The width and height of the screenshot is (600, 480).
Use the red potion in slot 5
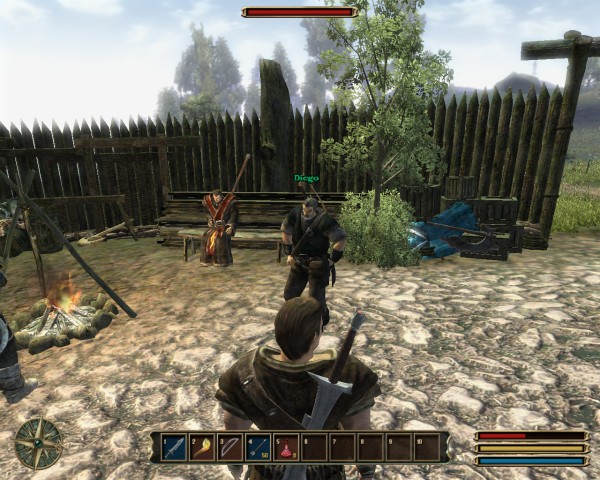tap(286, 447)
